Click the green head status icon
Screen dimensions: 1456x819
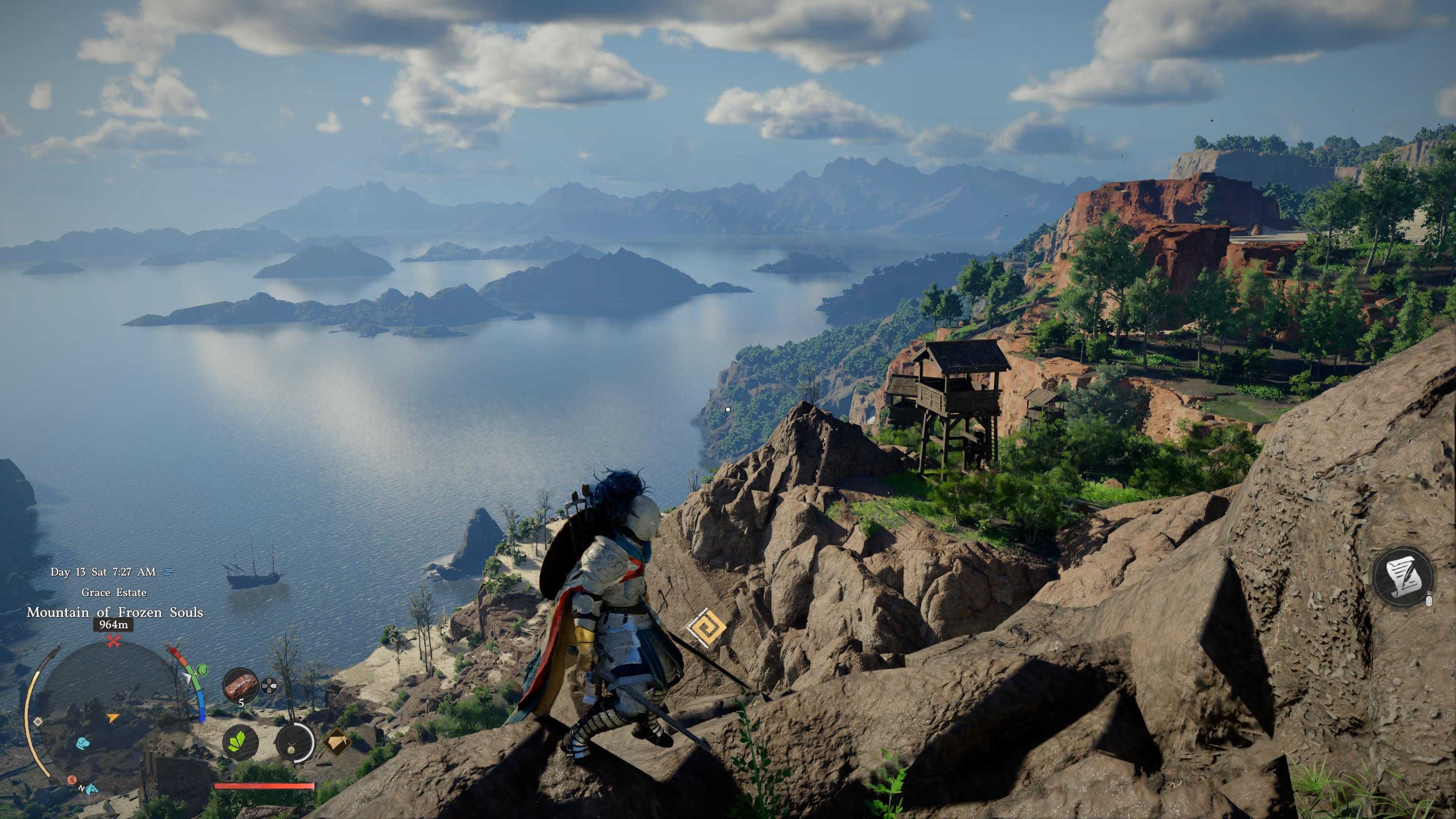pyautogui.click(x=202, y=670)
